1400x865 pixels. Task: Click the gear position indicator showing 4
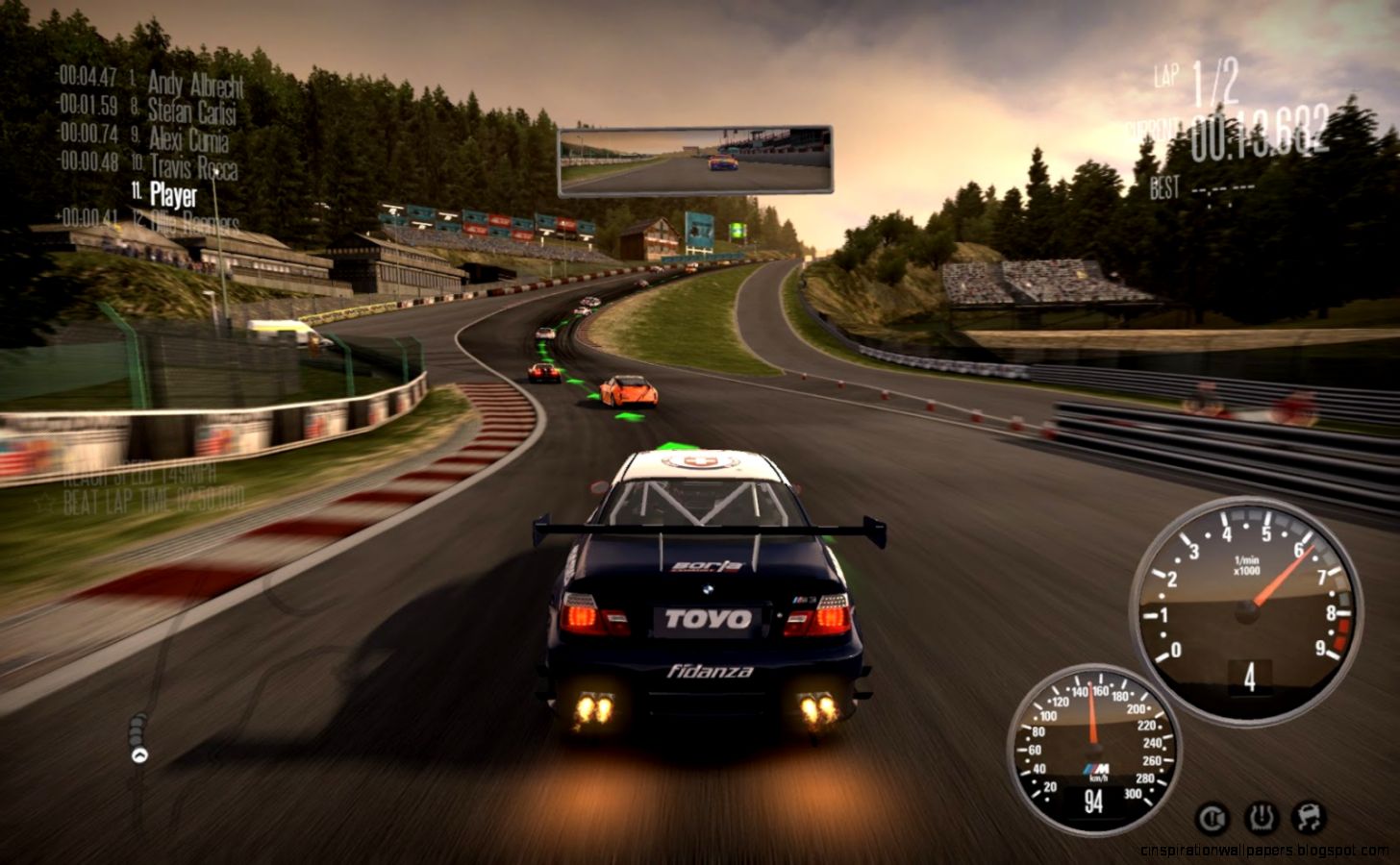click(1248, 678)
